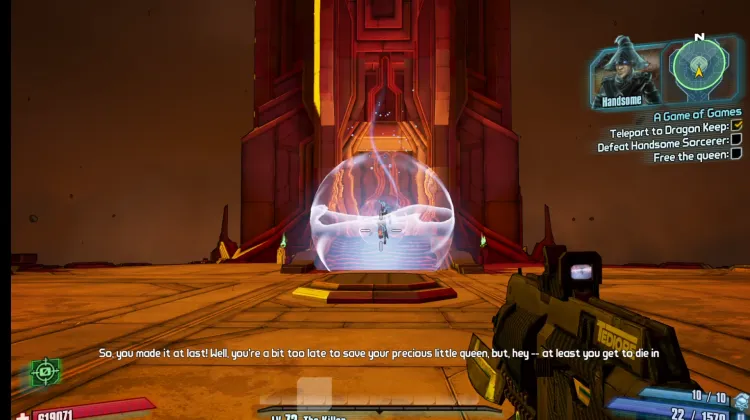The width and height of the screenshot is (750, 420).
Task: Open the A Game of Games quest
Action: [697, 114]
